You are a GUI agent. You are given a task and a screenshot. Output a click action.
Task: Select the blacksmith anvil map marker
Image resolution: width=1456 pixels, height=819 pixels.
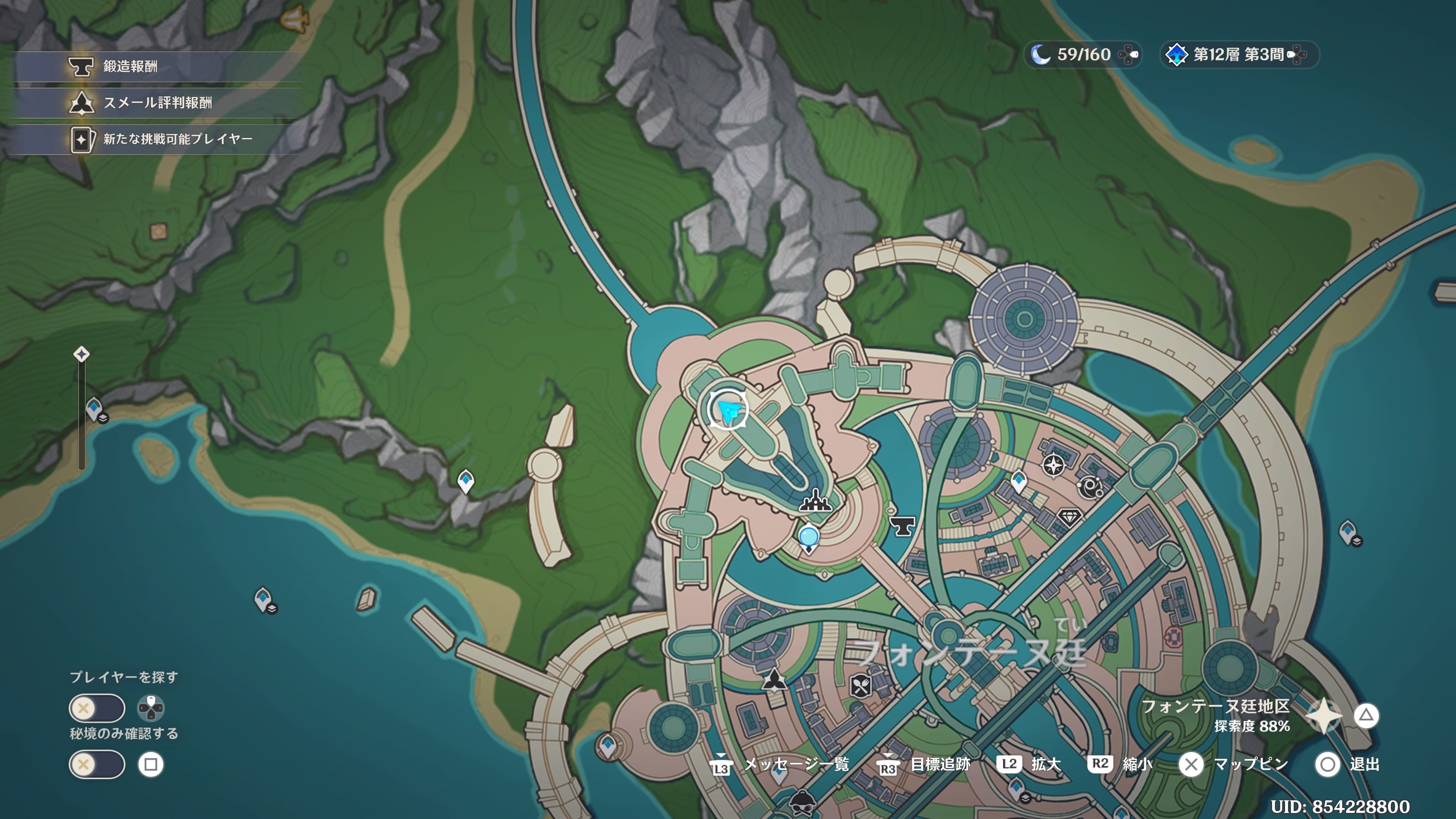pos(902,526)
